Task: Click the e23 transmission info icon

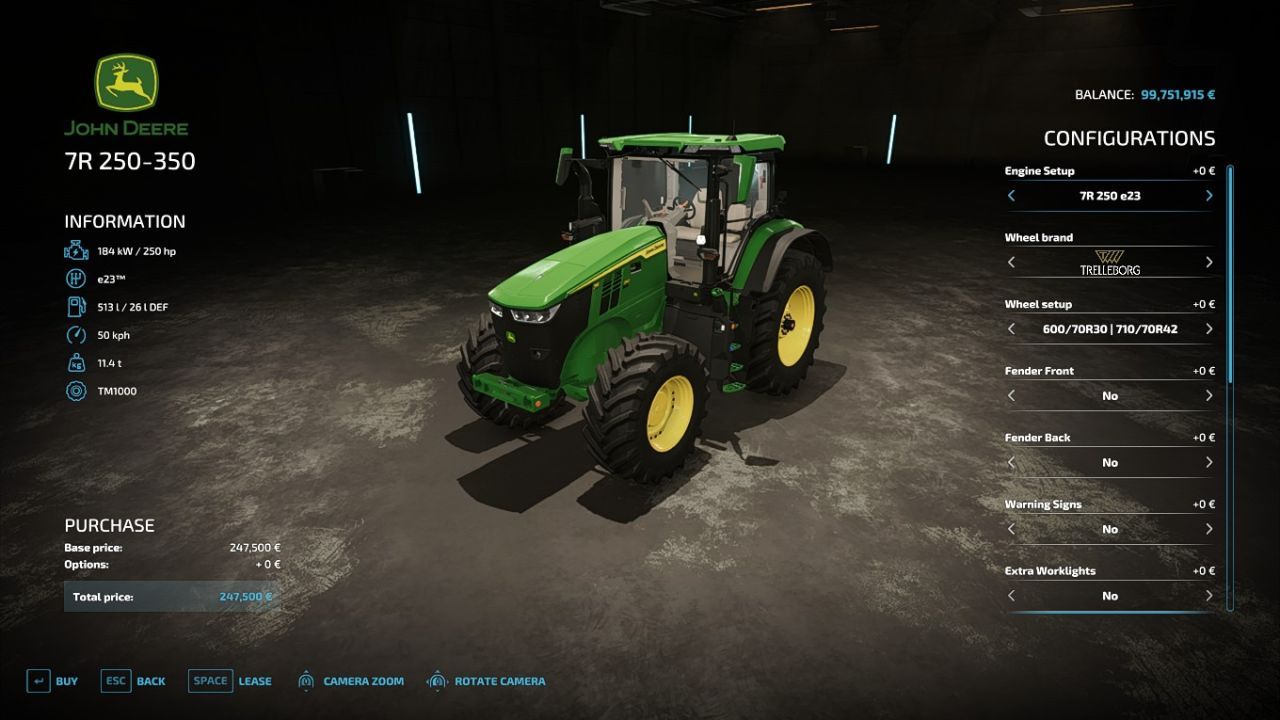Action: (76, 279)
